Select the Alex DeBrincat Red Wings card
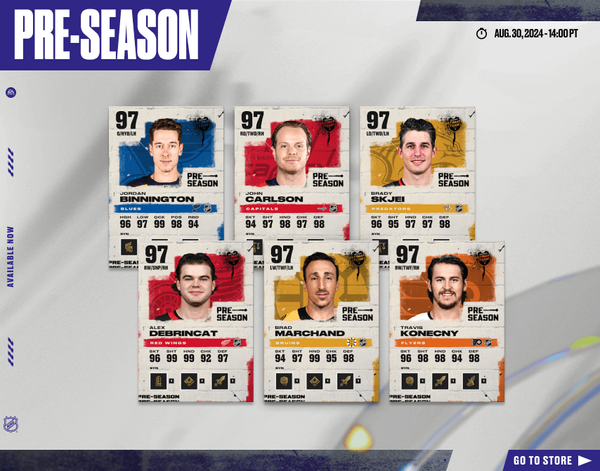600x471 pixels. (195, 320)
